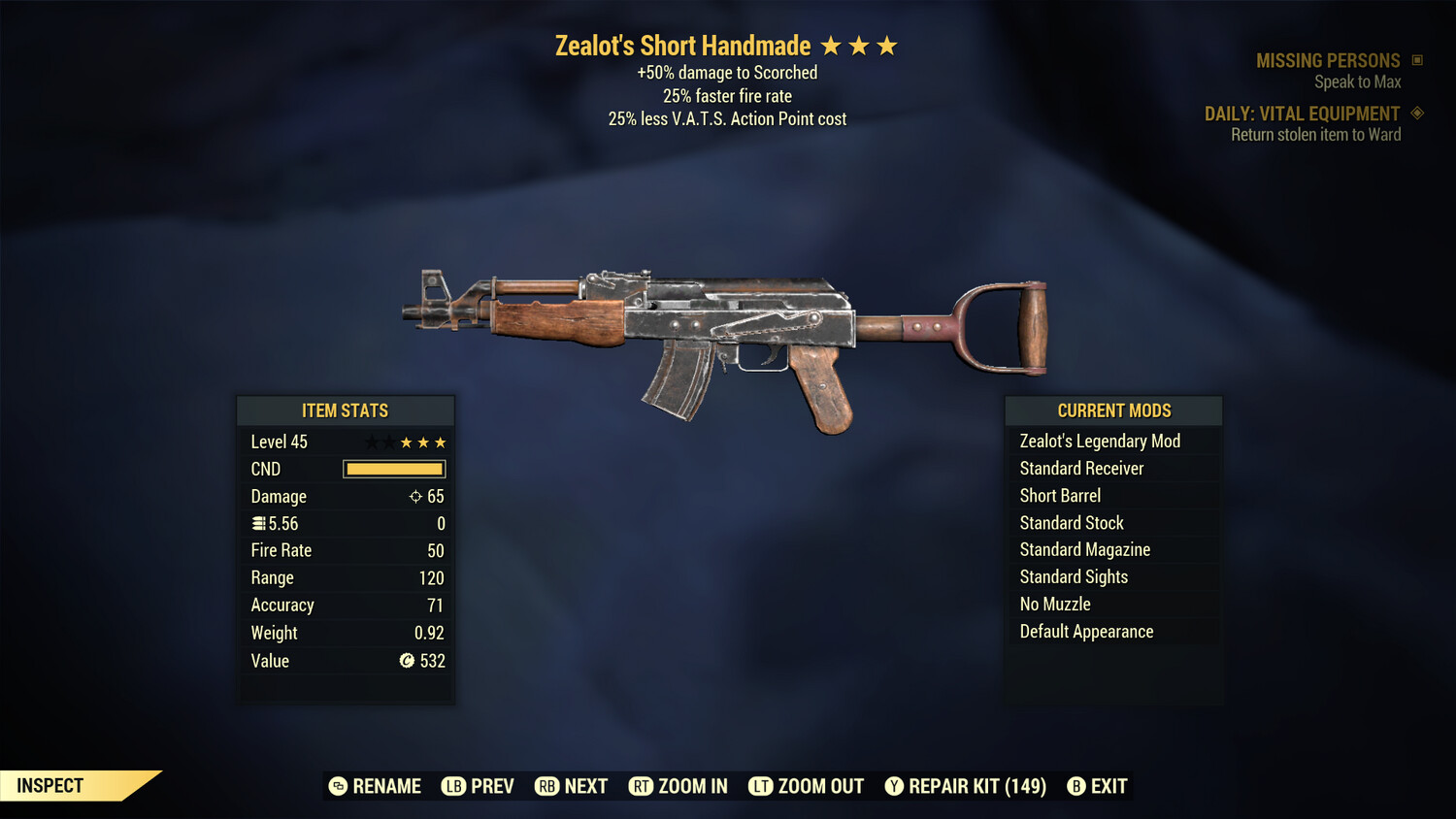The height and width of the screenshot is (819, 1456).
Task: Switch to the Inspect tab
Action: pos(49,785)
